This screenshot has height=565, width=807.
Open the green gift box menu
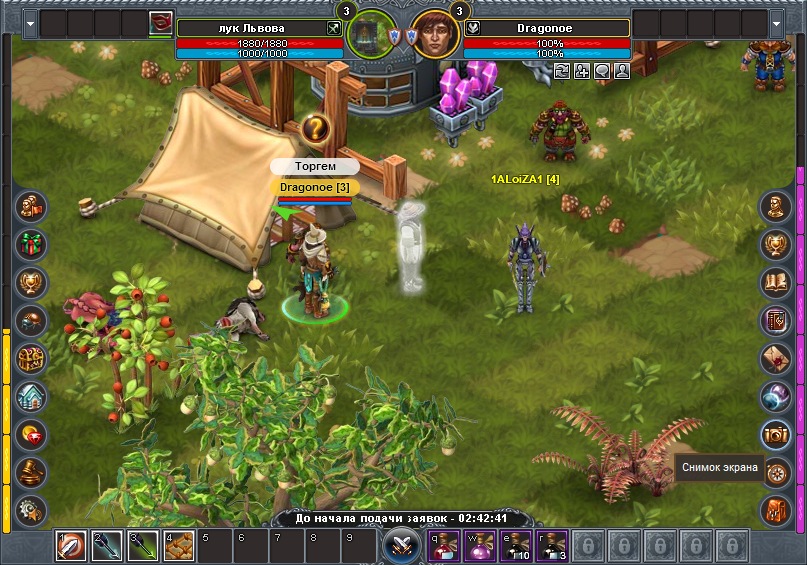tap(32, 244)
